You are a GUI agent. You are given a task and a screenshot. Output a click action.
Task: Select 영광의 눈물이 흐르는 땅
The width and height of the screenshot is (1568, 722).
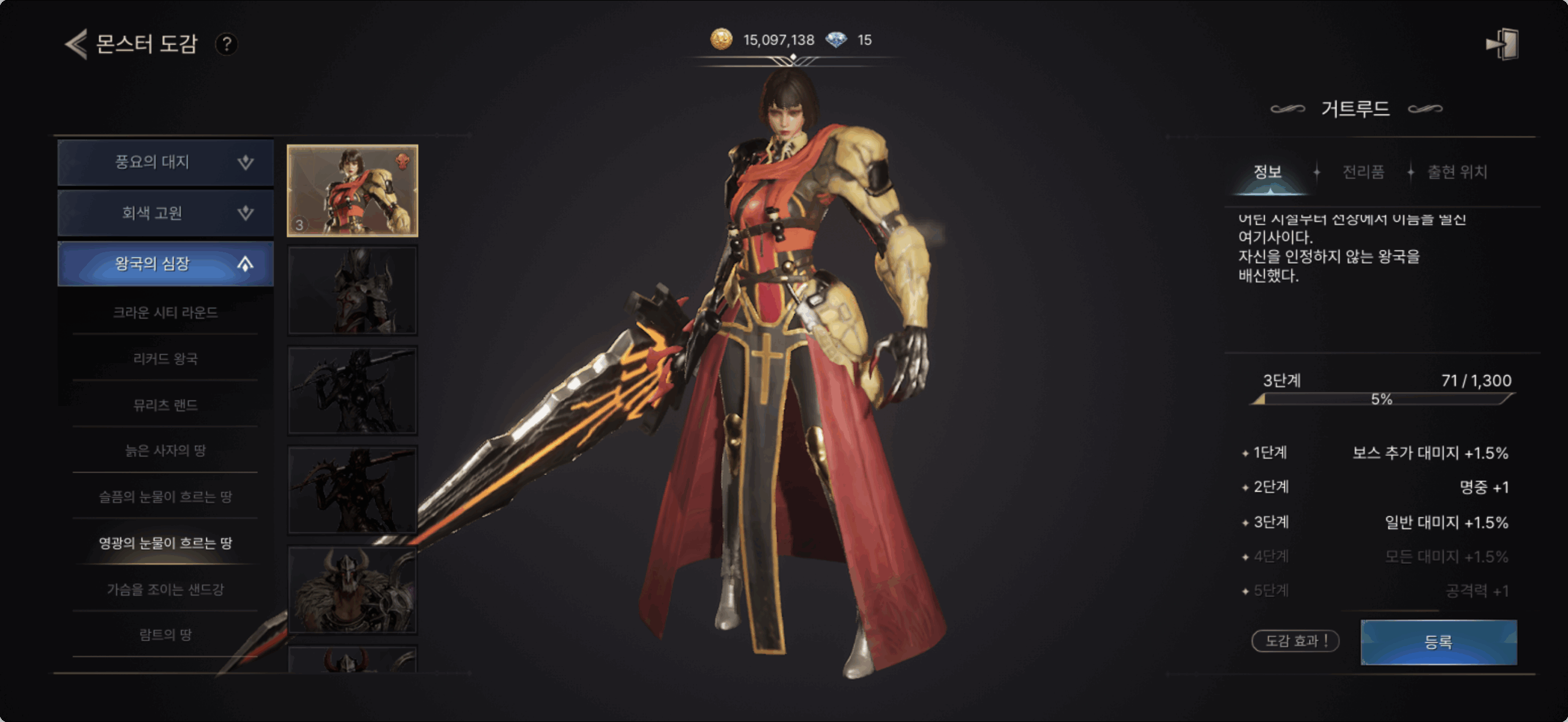[165, 543]
